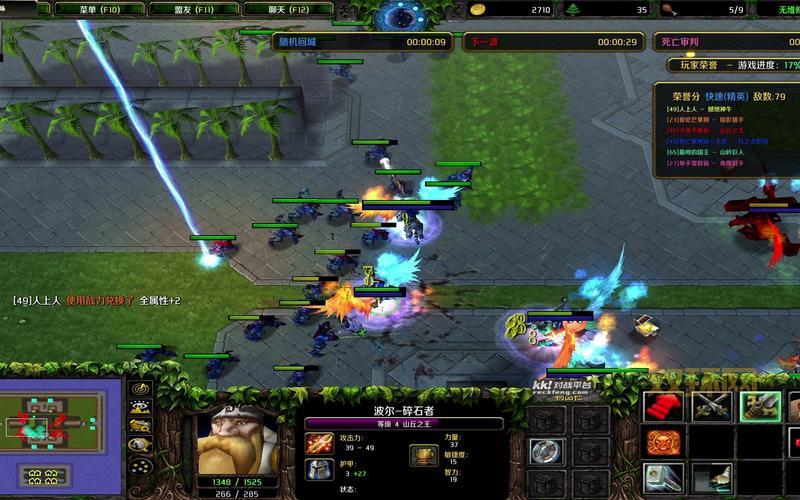Toggle the minimap creep camp display button
800x500 pixels.
coord(140,448)
